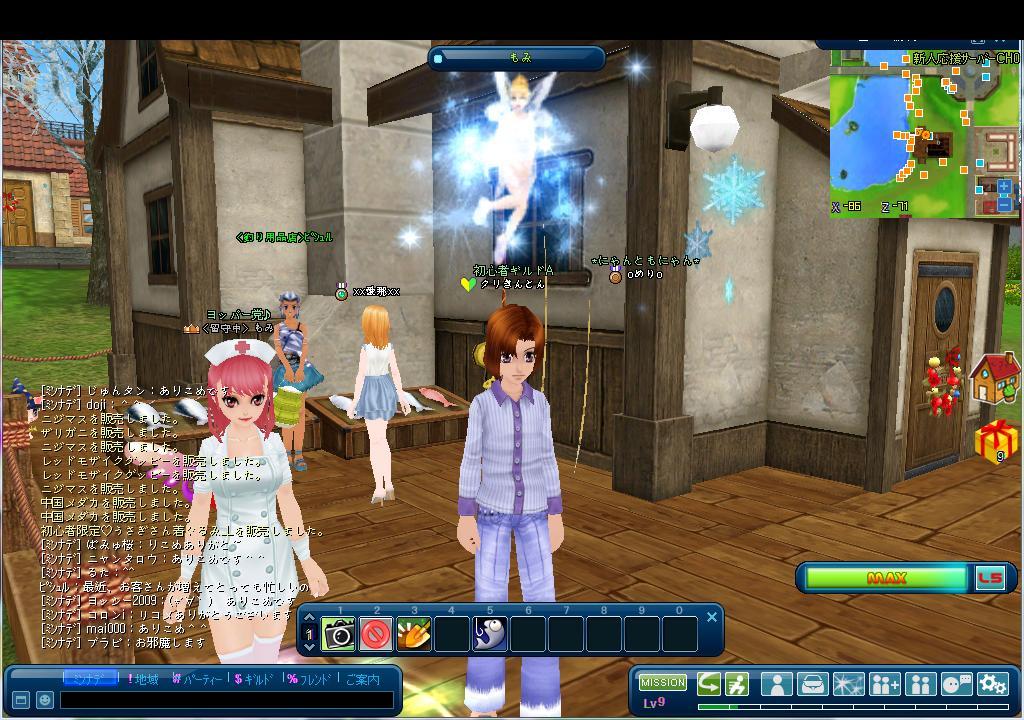Click the sparkle effects icon
The image size is (1024, 720).
pyautogui.click(x=849, y=684)
